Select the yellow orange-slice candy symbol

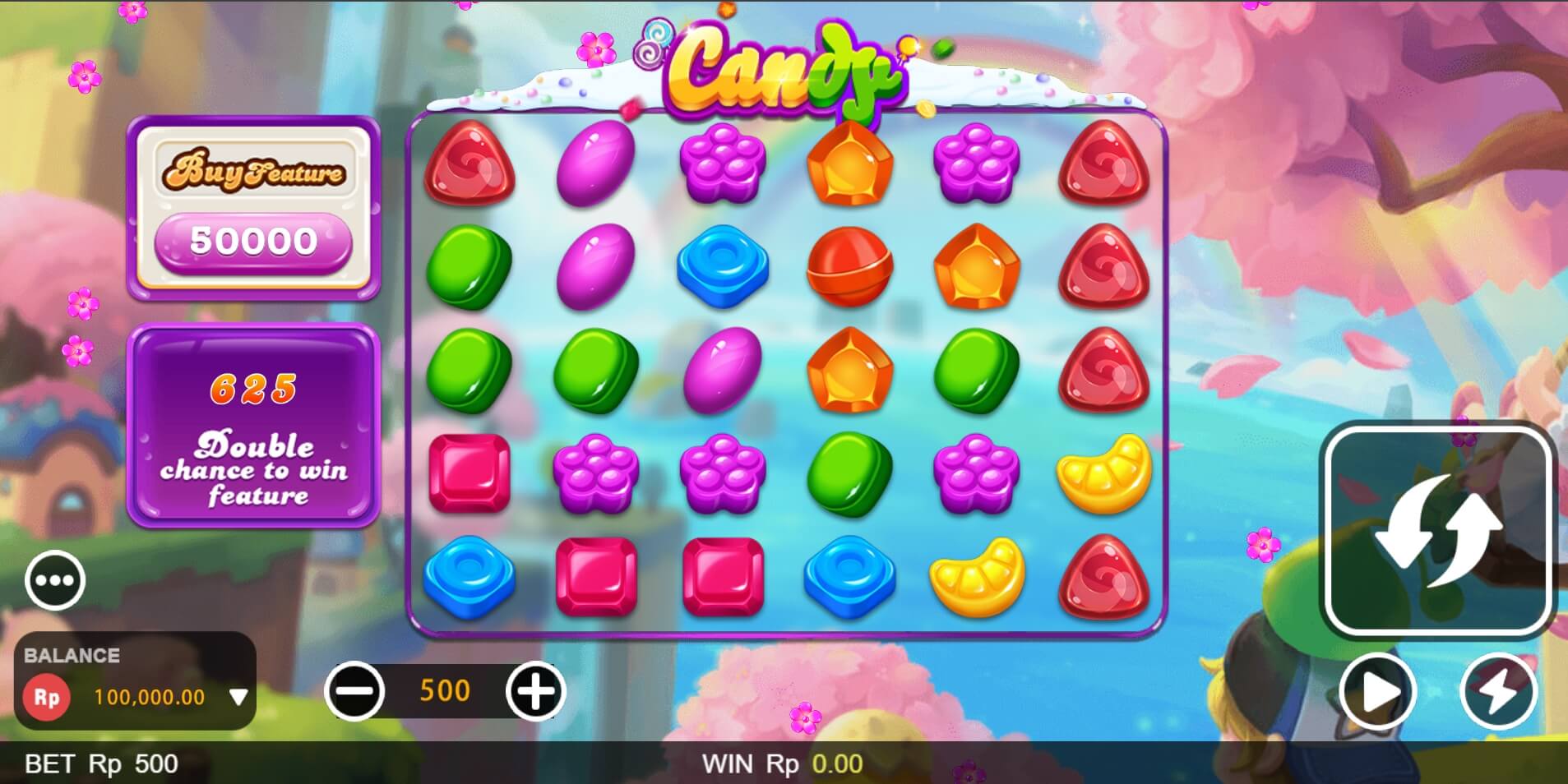pos(1104,473)
